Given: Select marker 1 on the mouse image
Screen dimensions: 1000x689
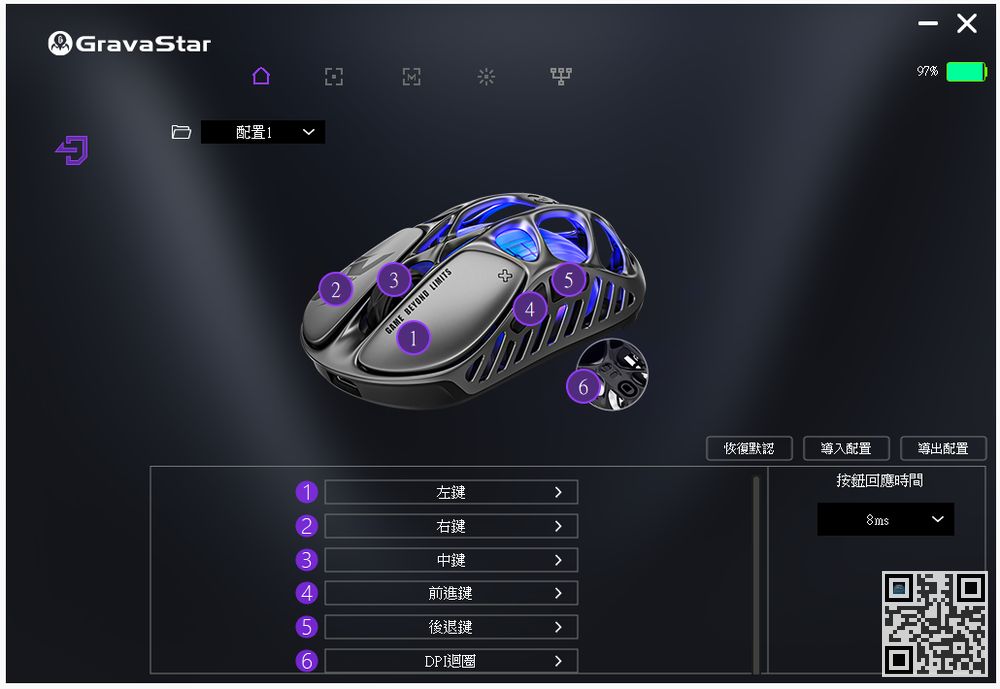Looking at the screenshot, I should point(413,338).
